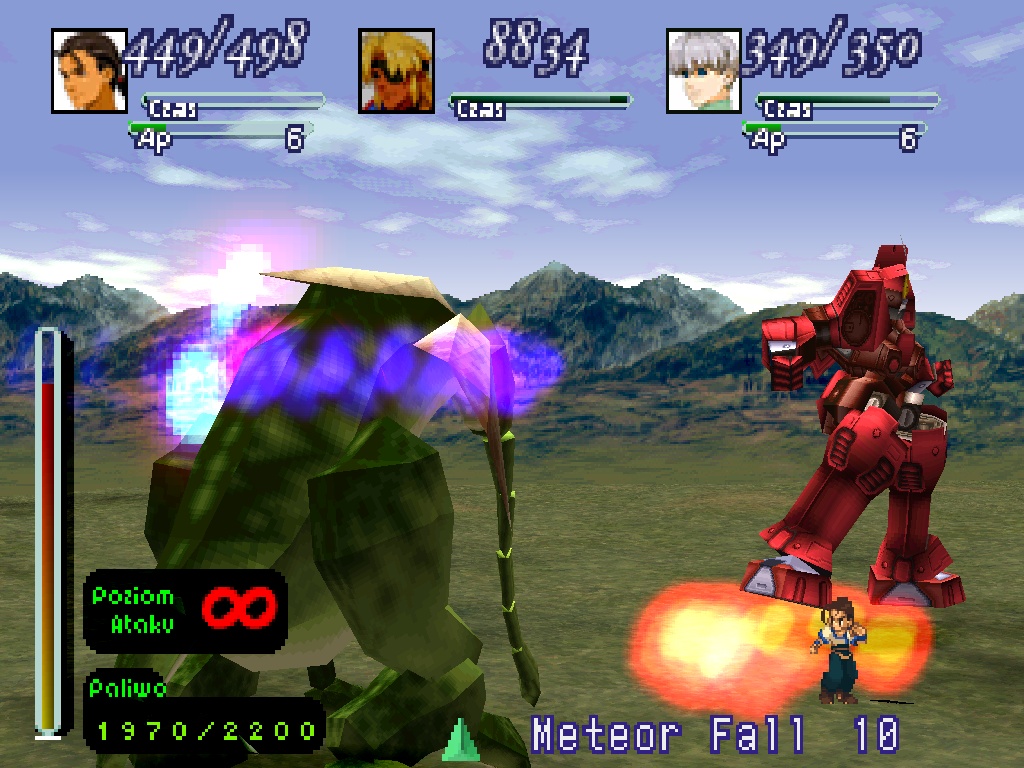Select the blond-haired character portrait

397,71
